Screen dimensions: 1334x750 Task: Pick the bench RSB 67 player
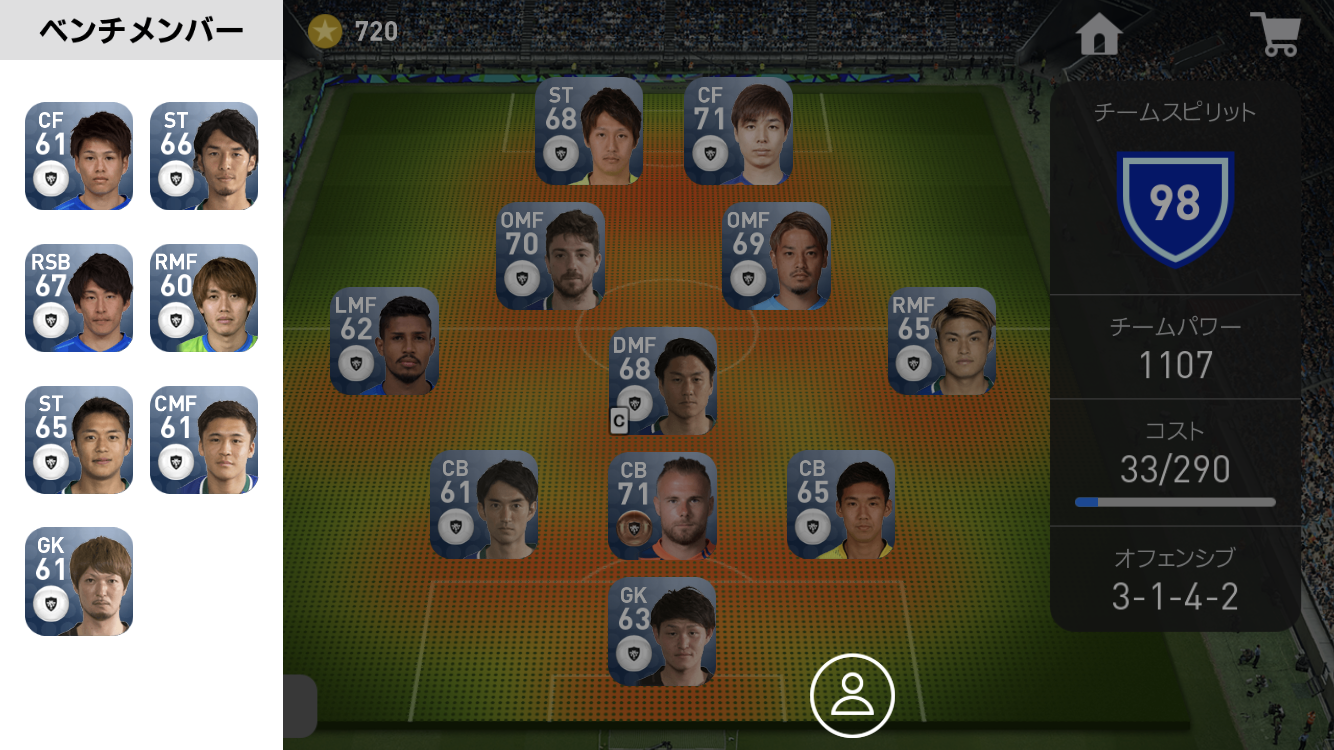click(x=79, y=298)
